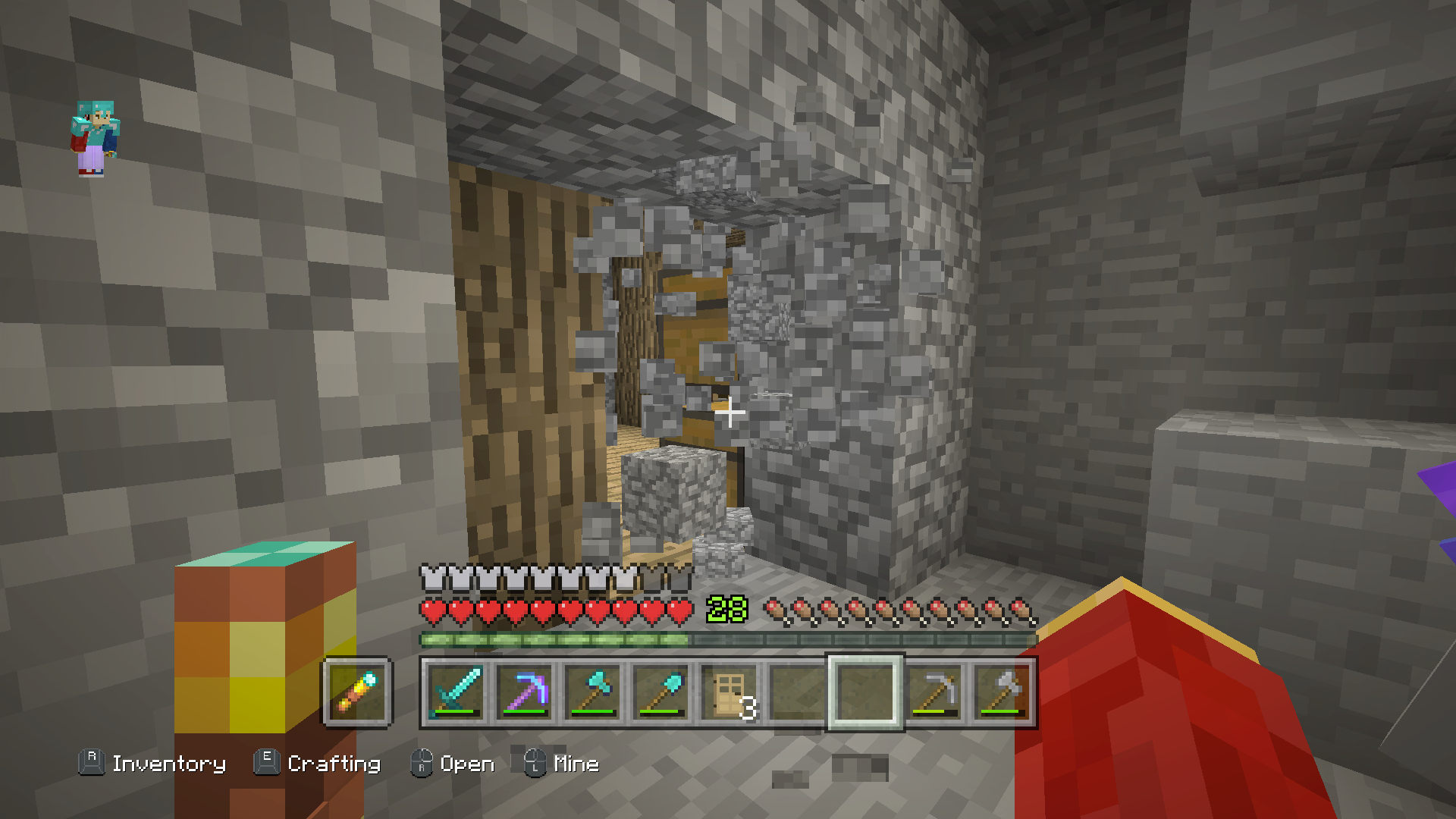Select the stone axe in the rightmost slot
The height and width of the screenshot is (819, 1456).
(x=1001, y=692)
